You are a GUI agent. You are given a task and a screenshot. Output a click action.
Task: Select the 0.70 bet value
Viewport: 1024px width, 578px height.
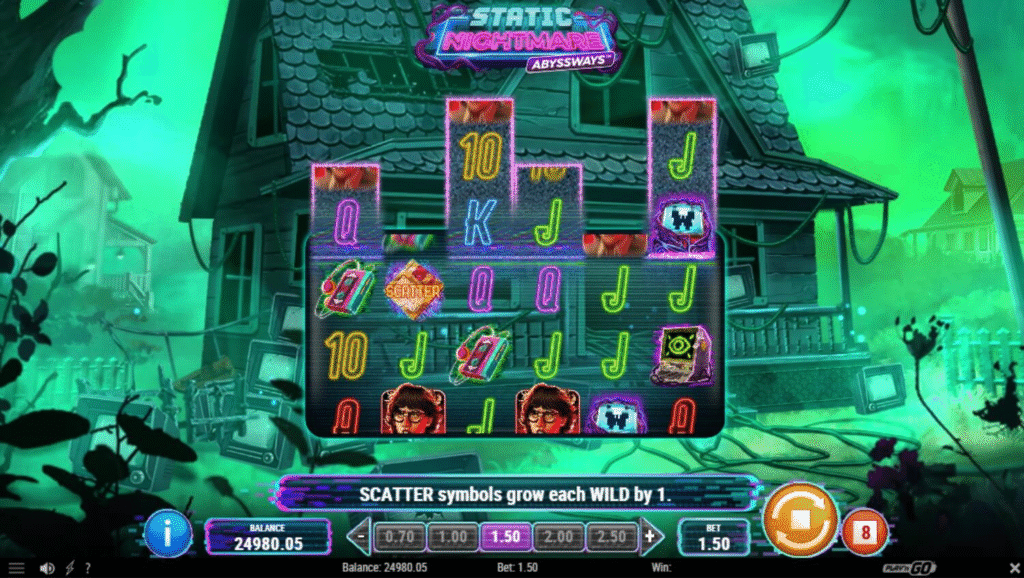[399, 537]
